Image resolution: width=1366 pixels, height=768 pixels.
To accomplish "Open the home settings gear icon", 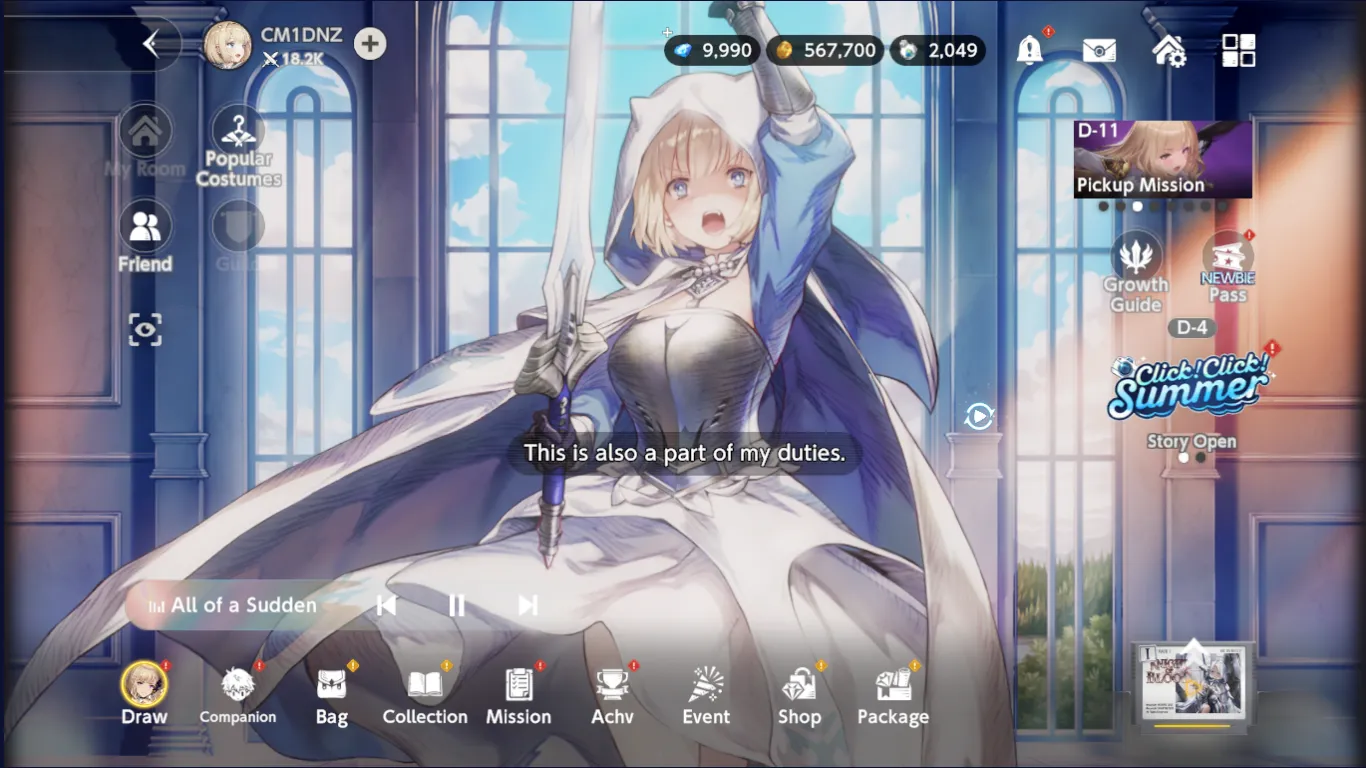I will pos(1169,50).
